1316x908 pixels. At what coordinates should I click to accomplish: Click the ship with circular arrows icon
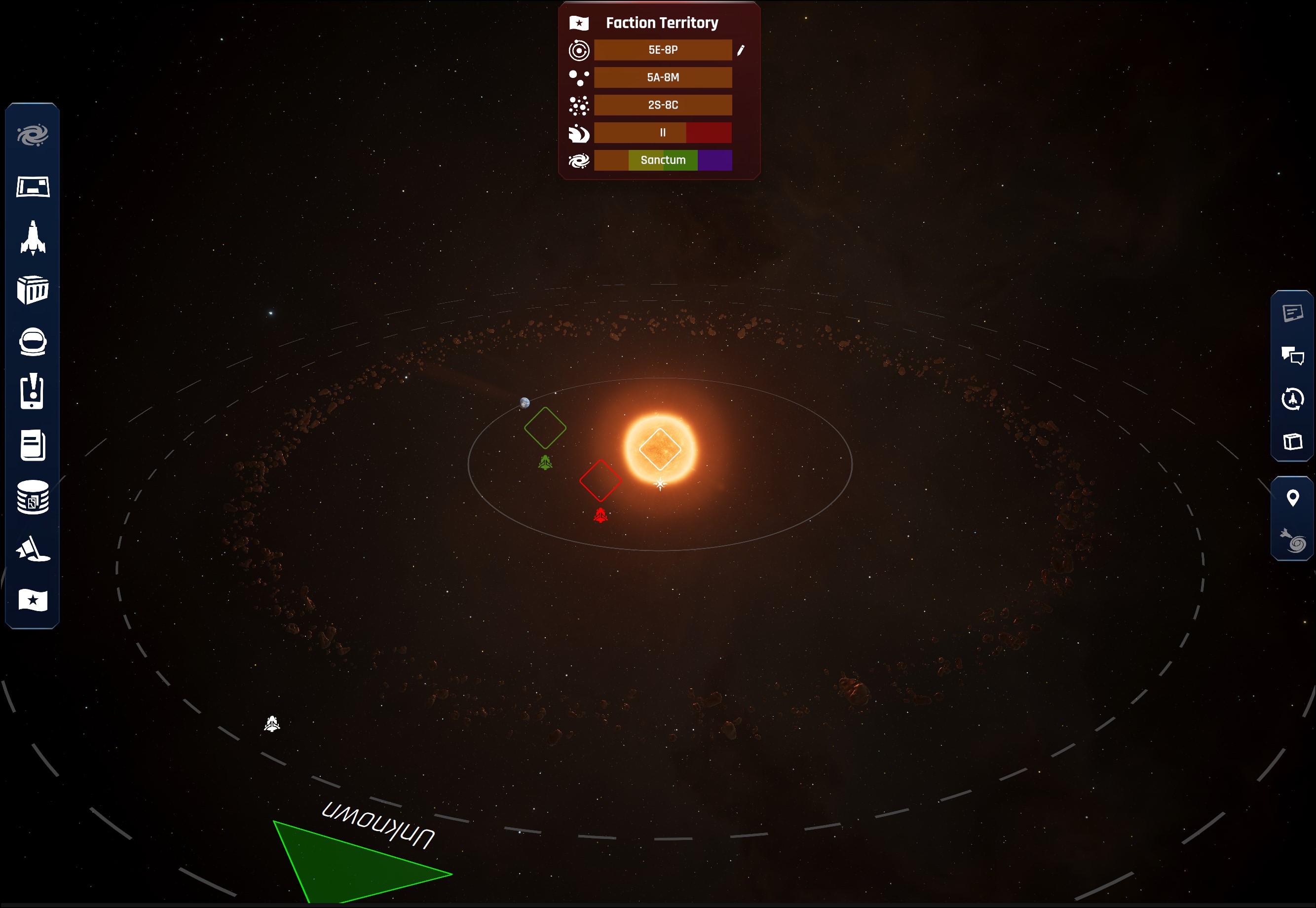pos(1292,399)
